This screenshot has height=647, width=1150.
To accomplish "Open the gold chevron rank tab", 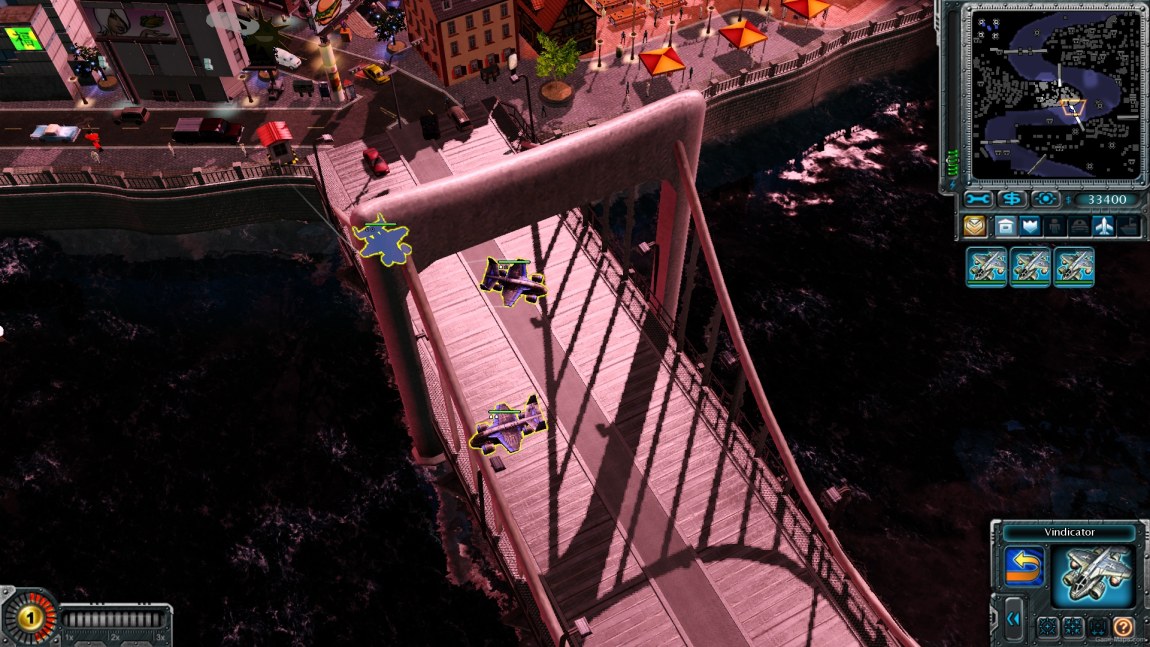I will click(975, 227).
